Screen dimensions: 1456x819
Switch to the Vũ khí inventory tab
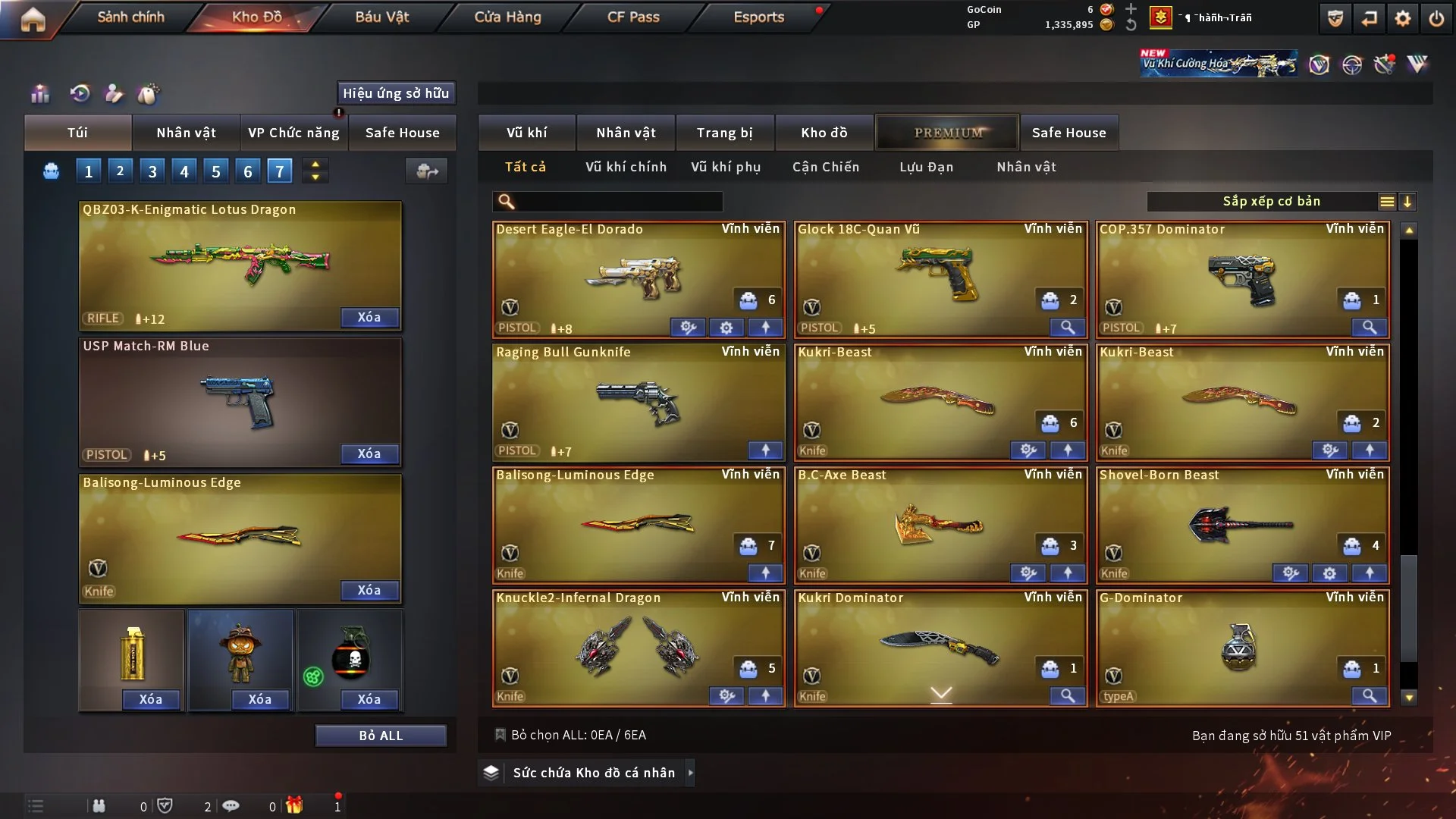(x=526, y=133)
